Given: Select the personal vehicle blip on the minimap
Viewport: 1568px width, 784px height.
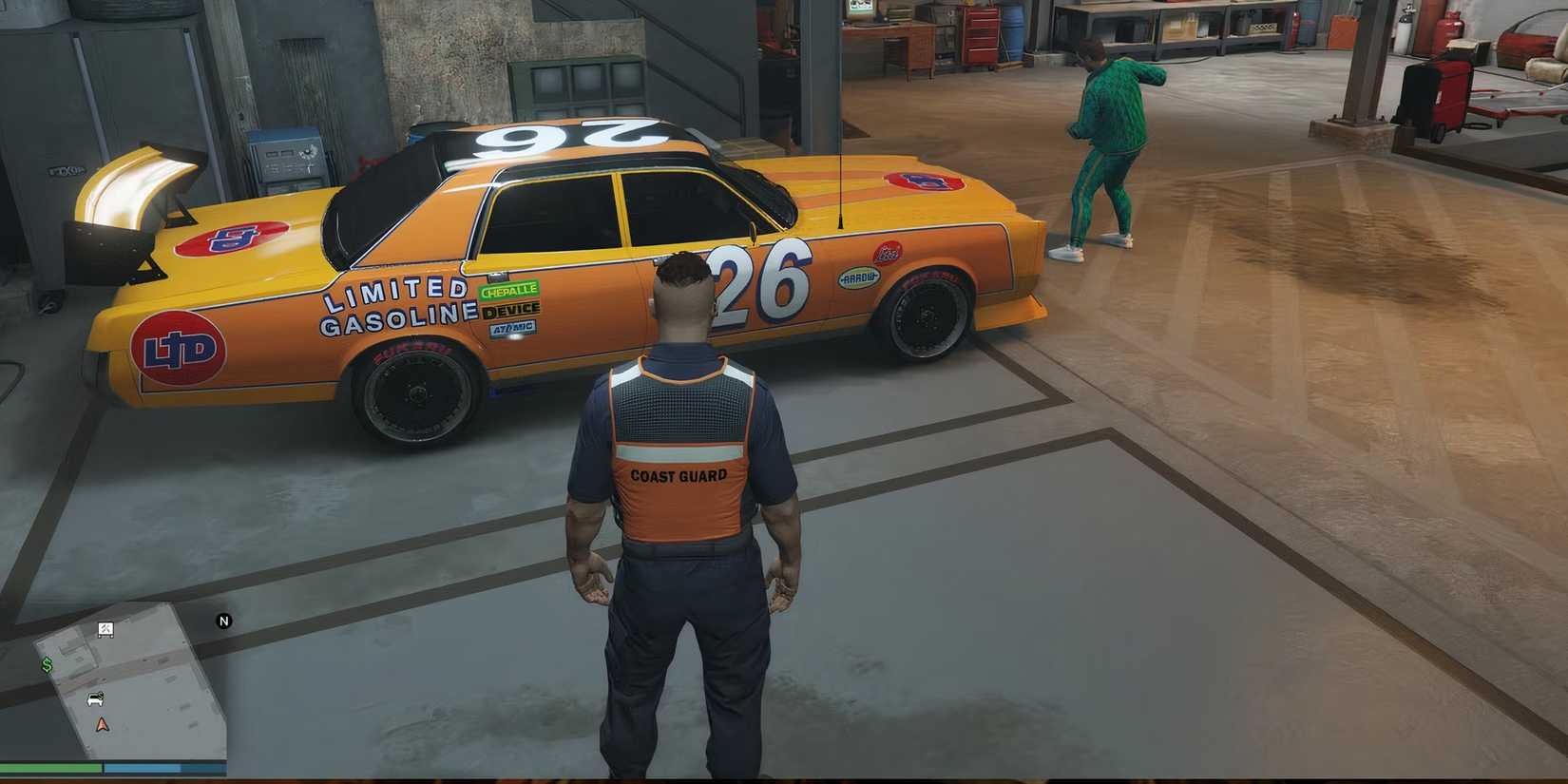Looking at the screenshot, I should pyautogui.click(x=95, y=698).
